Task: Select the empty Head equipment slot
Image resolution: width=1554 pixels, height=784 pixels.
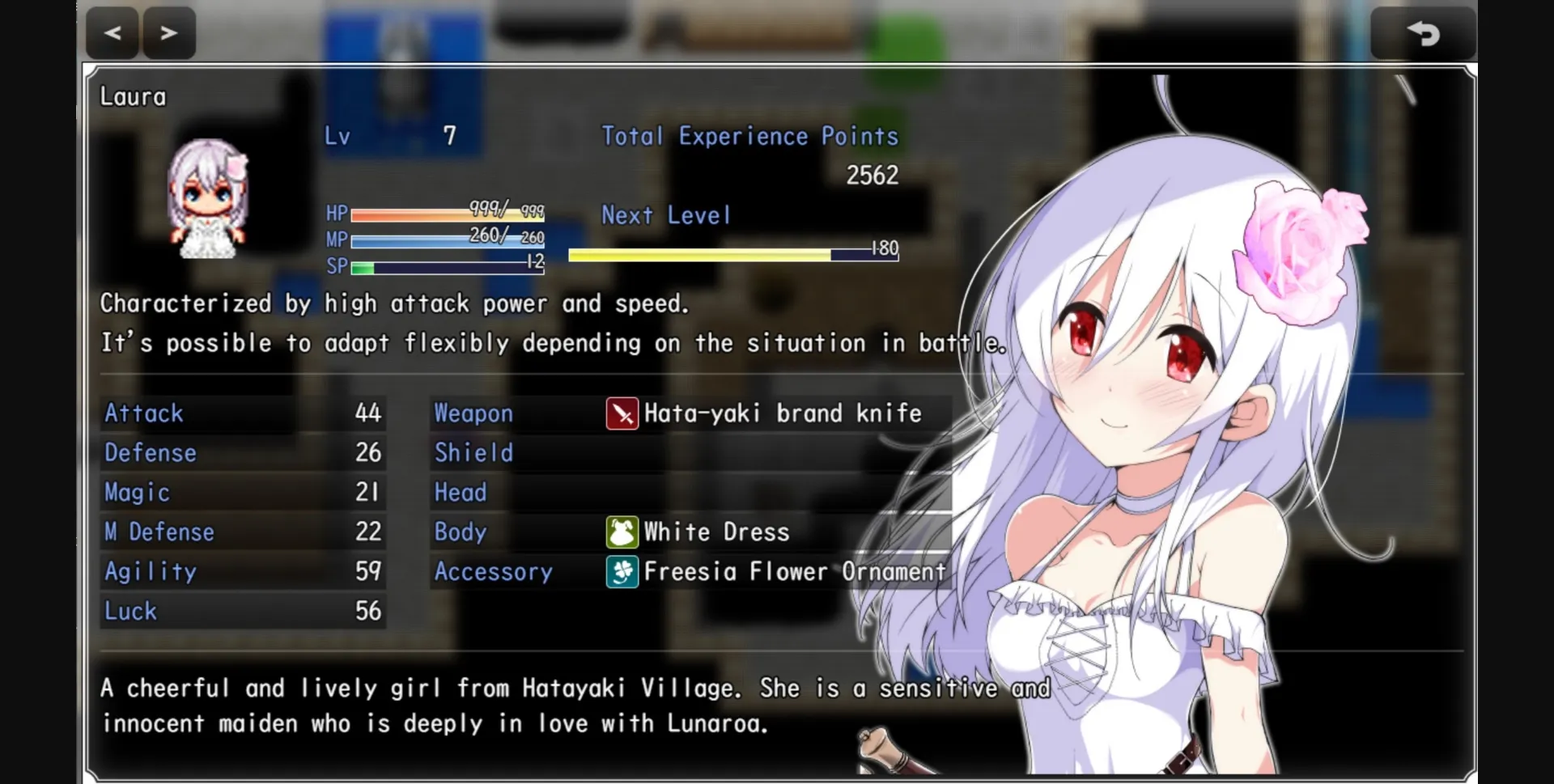Action: [461, 493]
